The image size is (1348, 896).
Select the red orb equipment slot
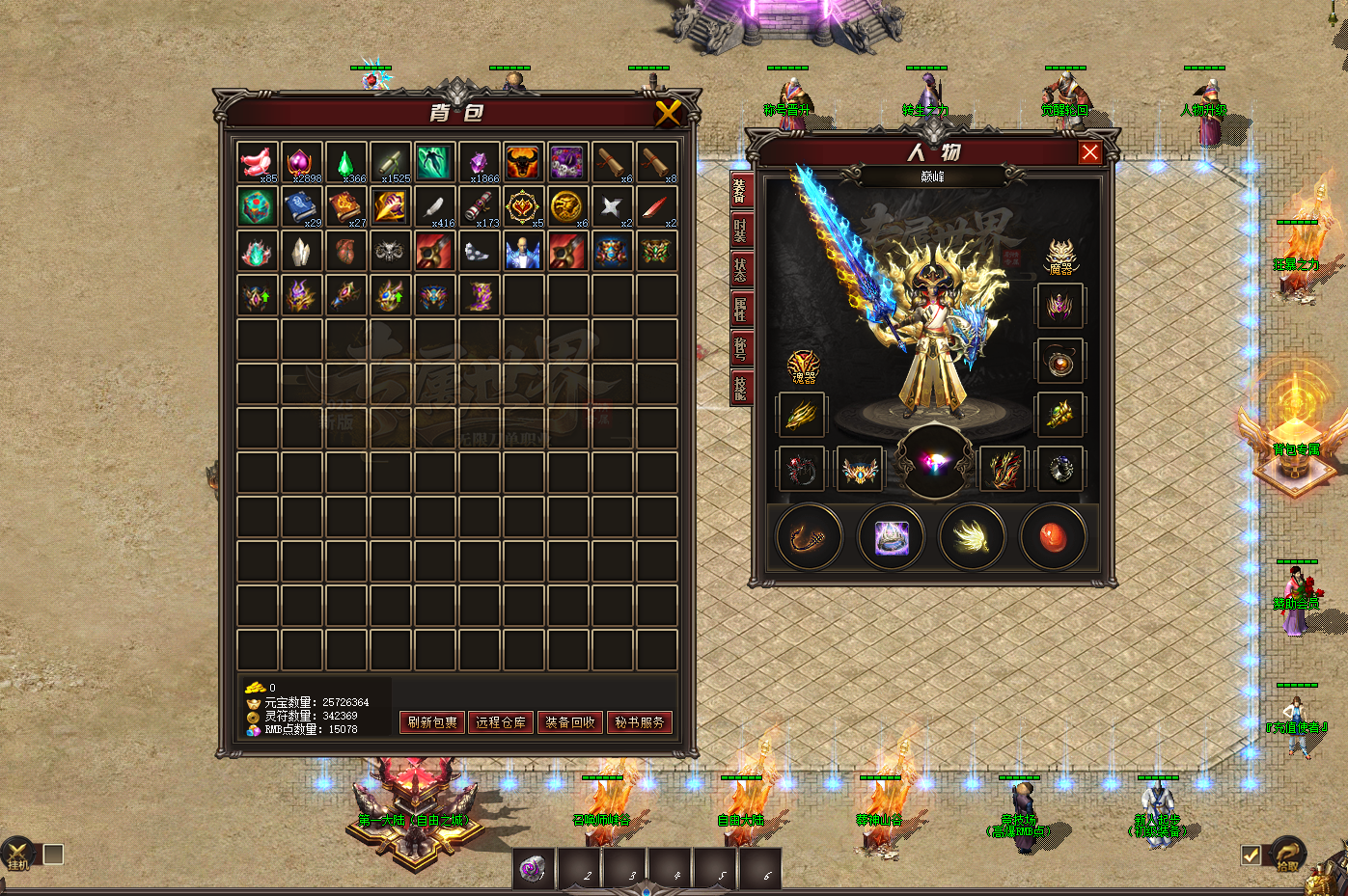coord(1053,537)
